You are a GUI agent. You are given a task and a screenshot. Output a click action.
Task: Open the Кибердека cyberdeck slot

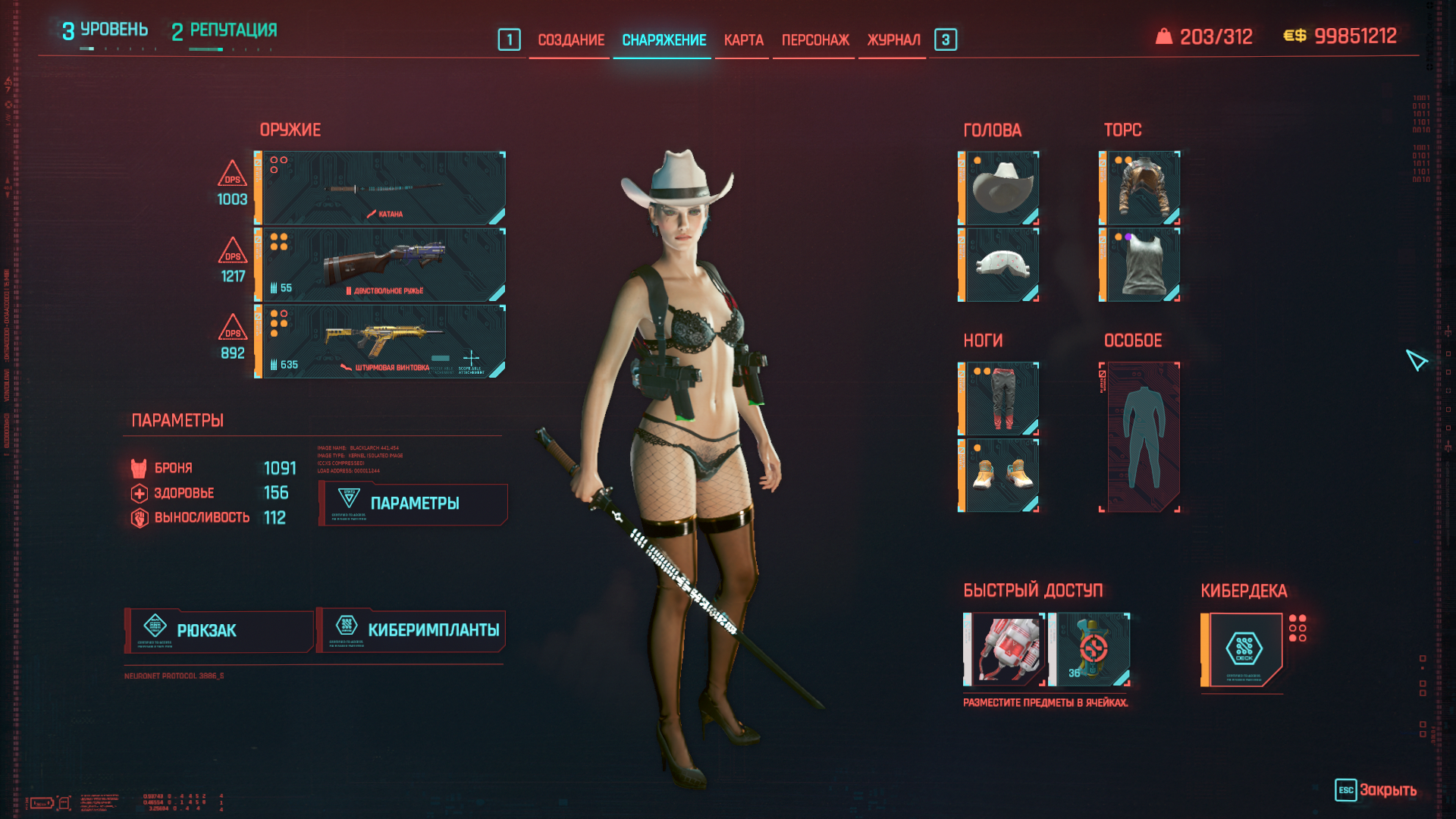click(1243, 650)
